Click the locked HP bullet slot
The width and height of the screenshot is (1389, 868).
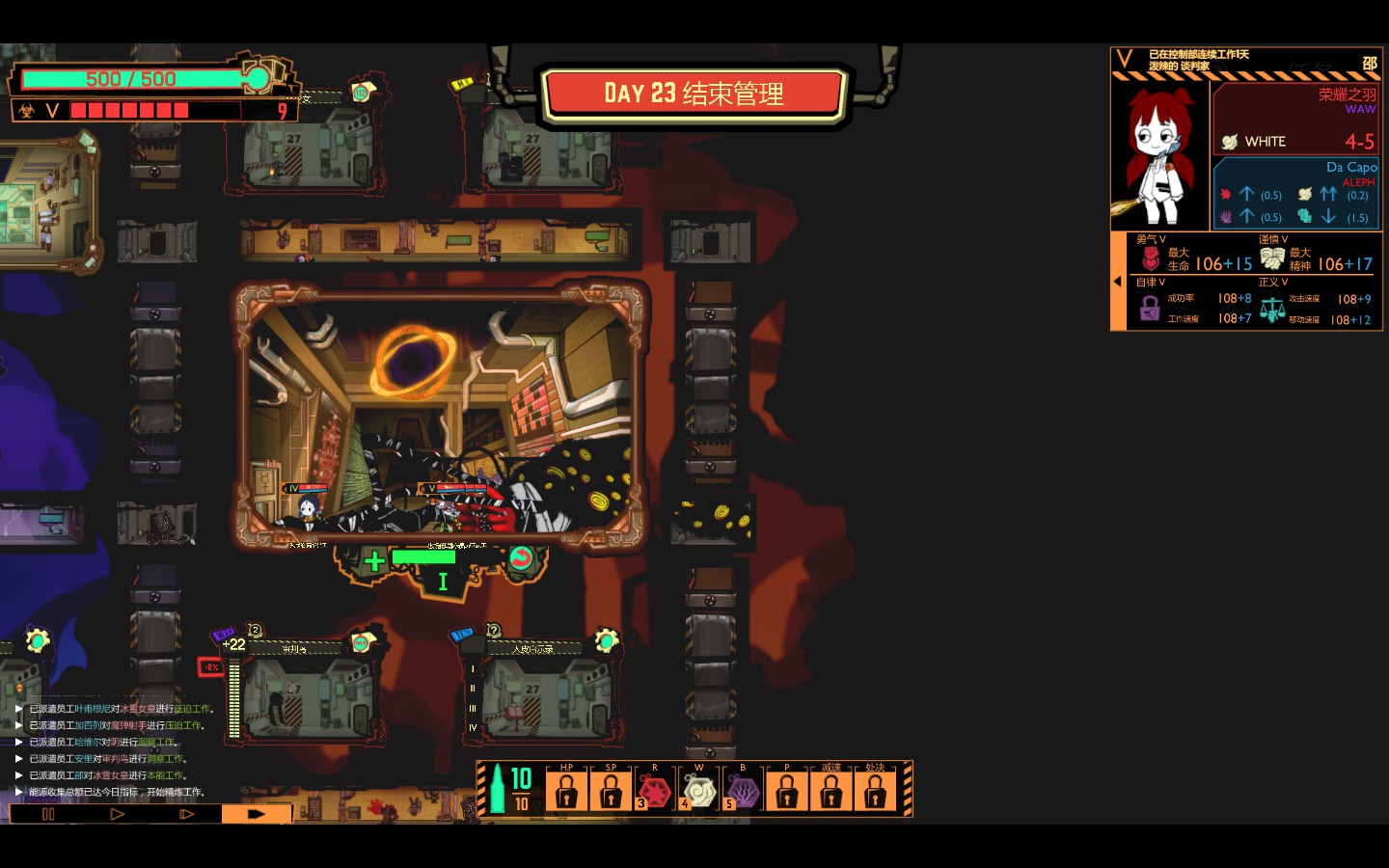click(567, 792)
